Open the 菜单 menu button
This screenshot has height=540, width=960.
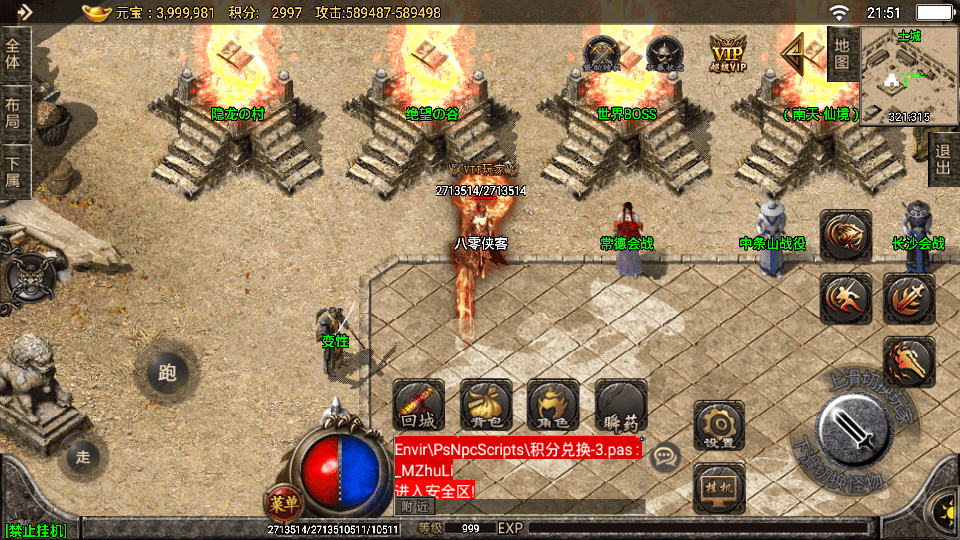[283, 500]
